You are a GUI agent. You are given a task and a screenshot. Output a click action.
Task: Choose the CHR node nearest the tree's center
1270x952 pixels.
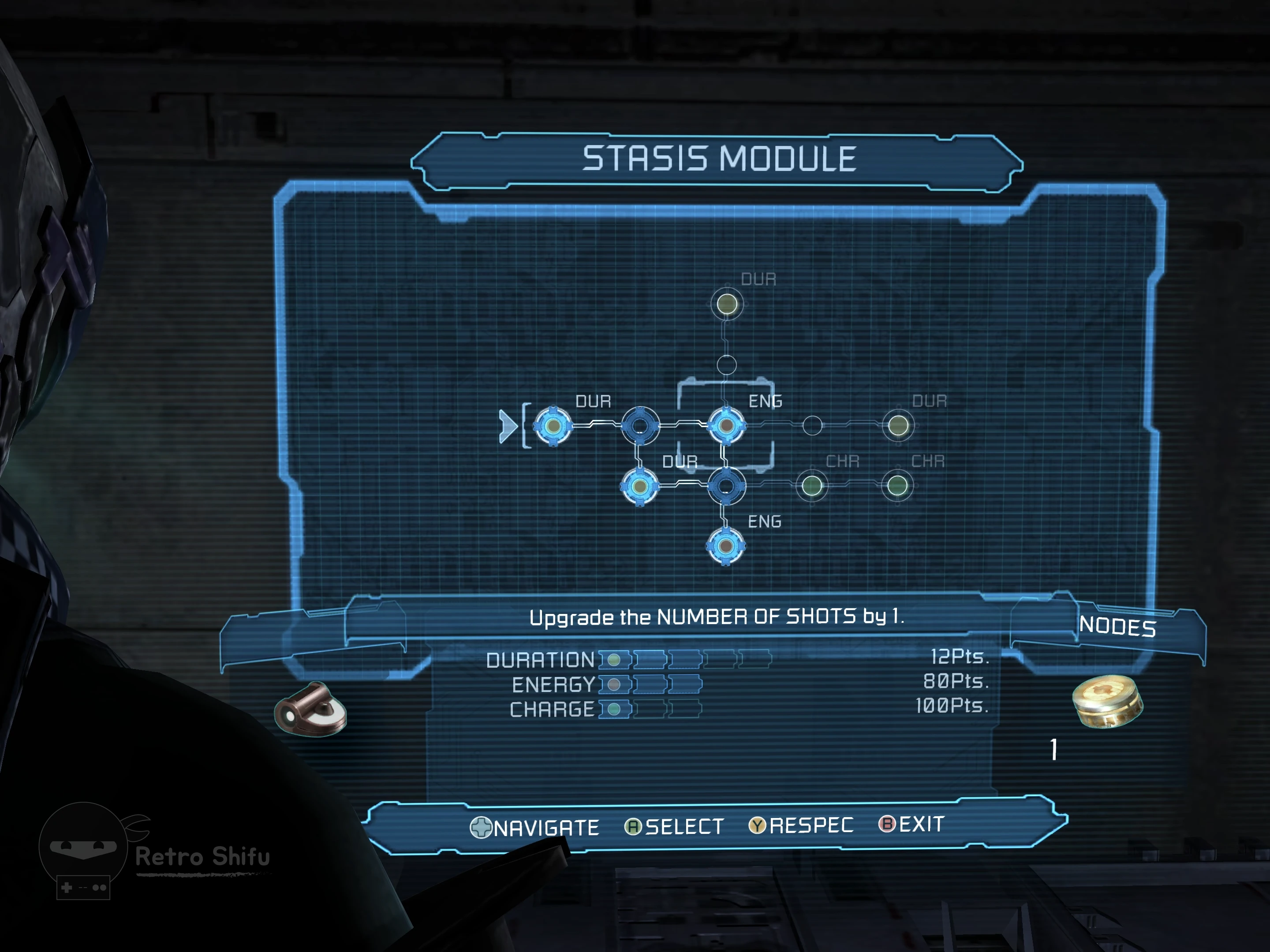812,486
